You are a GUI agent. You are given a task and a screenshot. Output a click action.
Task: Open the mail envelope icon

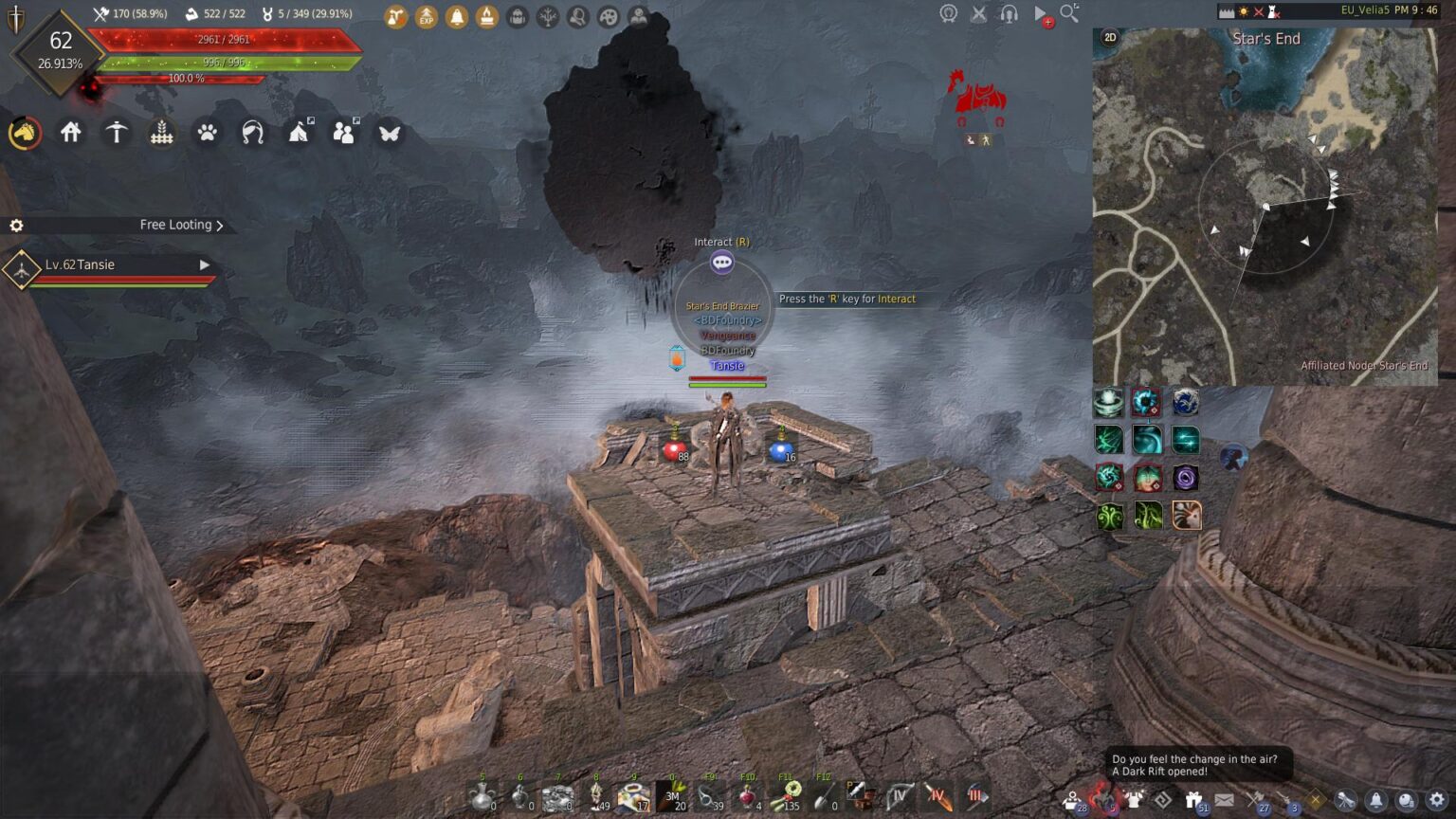point(1225,801)
